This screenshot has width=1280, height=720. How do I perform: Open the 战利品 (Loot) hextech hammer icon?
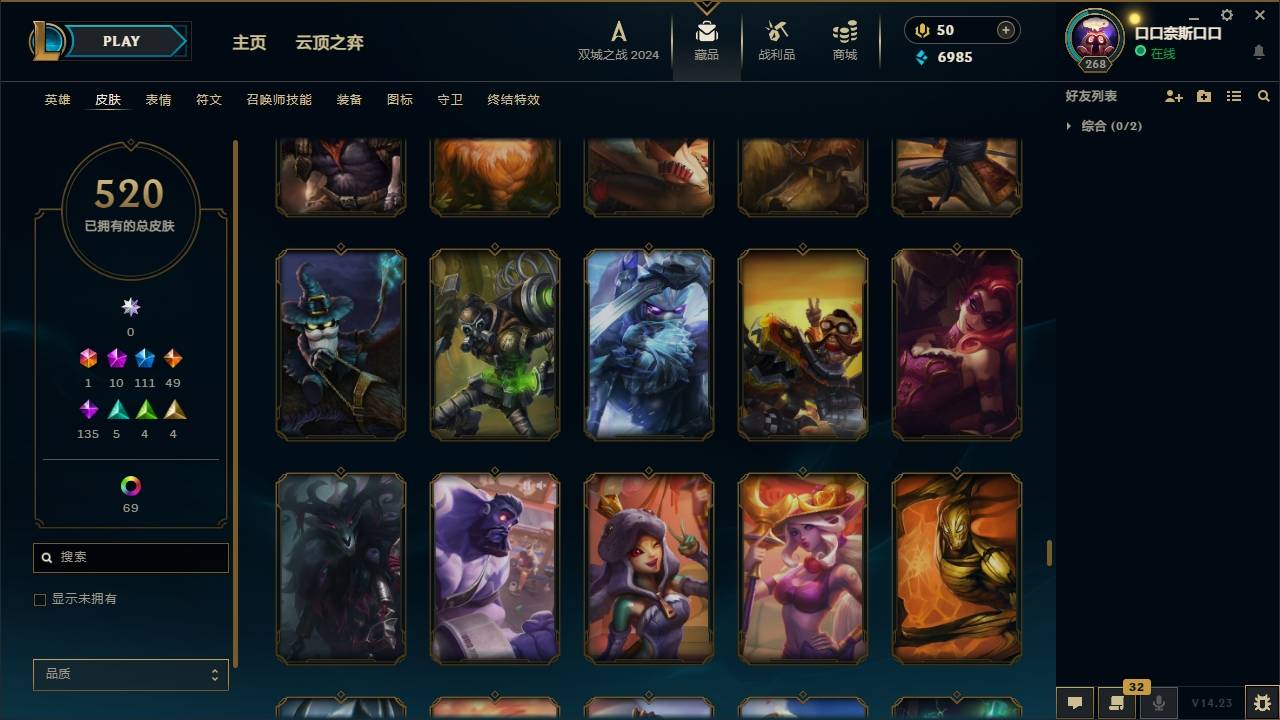pos(776,32)
